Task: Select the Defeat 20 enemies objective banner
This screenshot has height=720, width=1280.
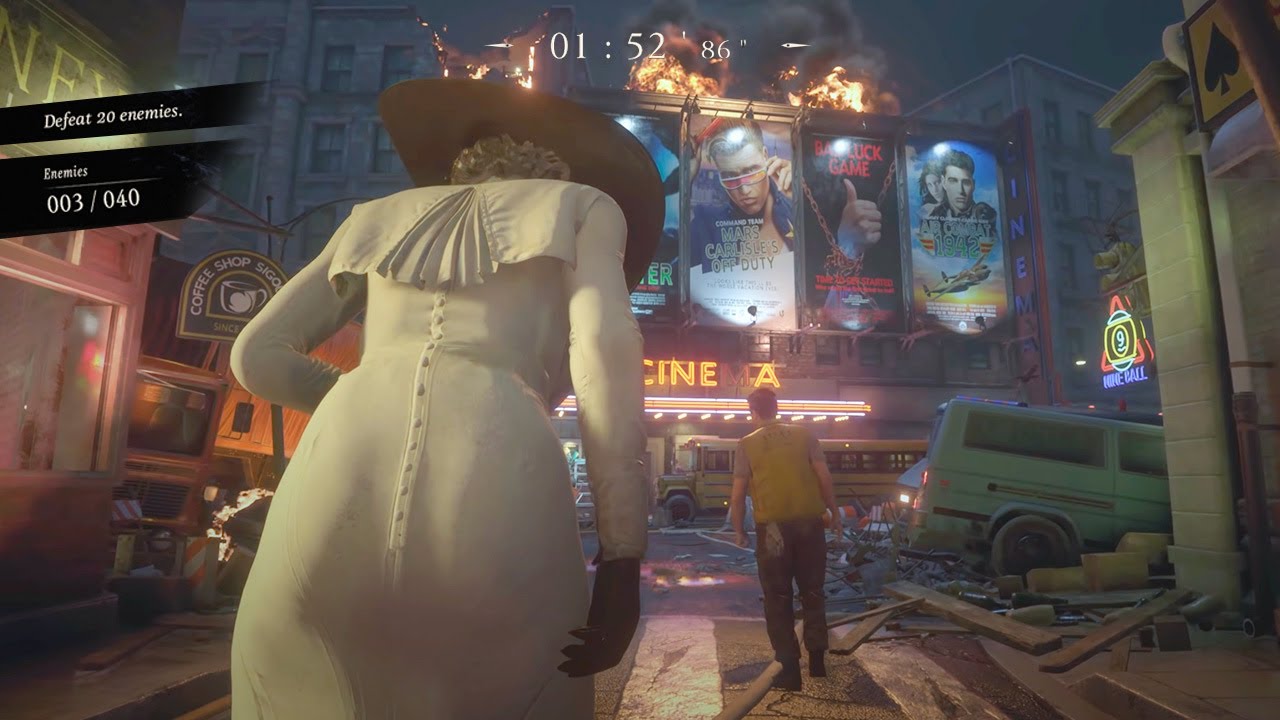Action: [x=113, y=117]
